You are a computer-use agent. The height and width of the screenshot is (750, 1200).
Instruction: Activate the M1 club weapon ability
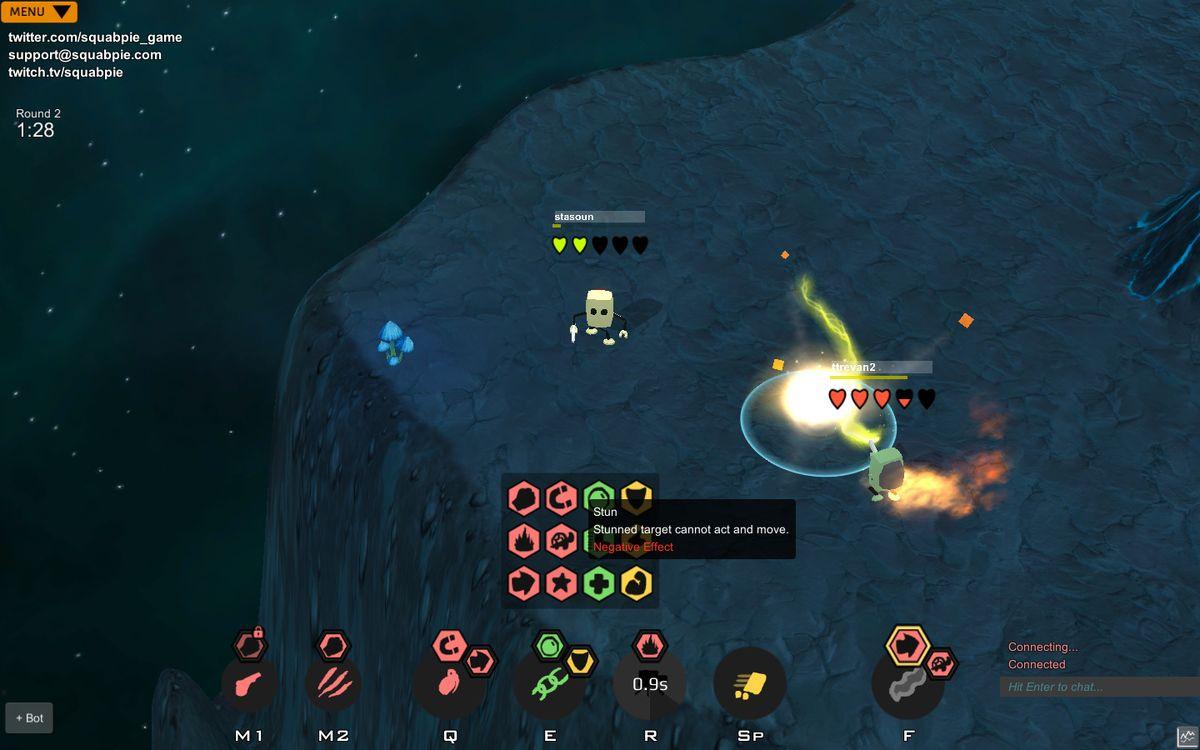(249, 684)
